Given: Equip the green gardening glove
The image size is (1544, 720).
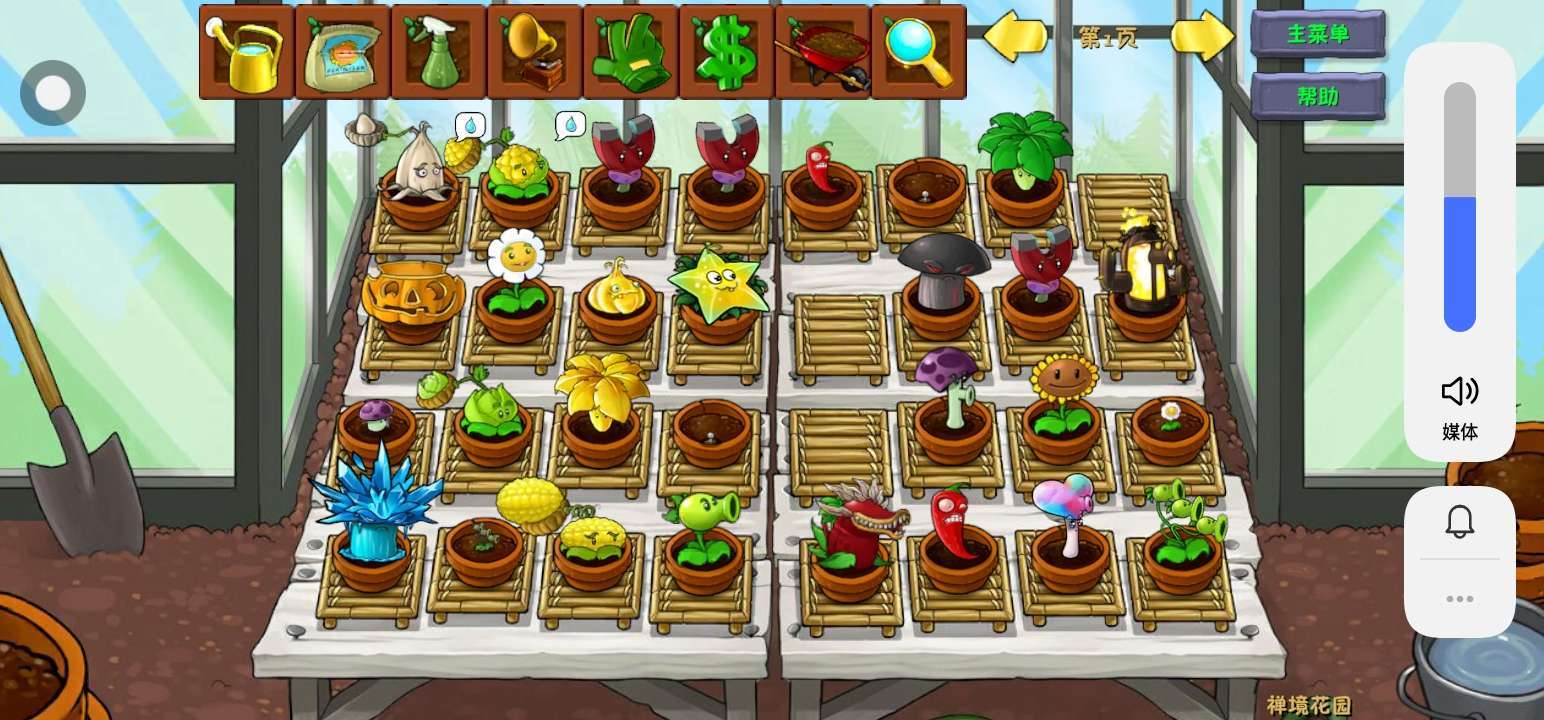Looking at the screenshot, I should (630, 52).
